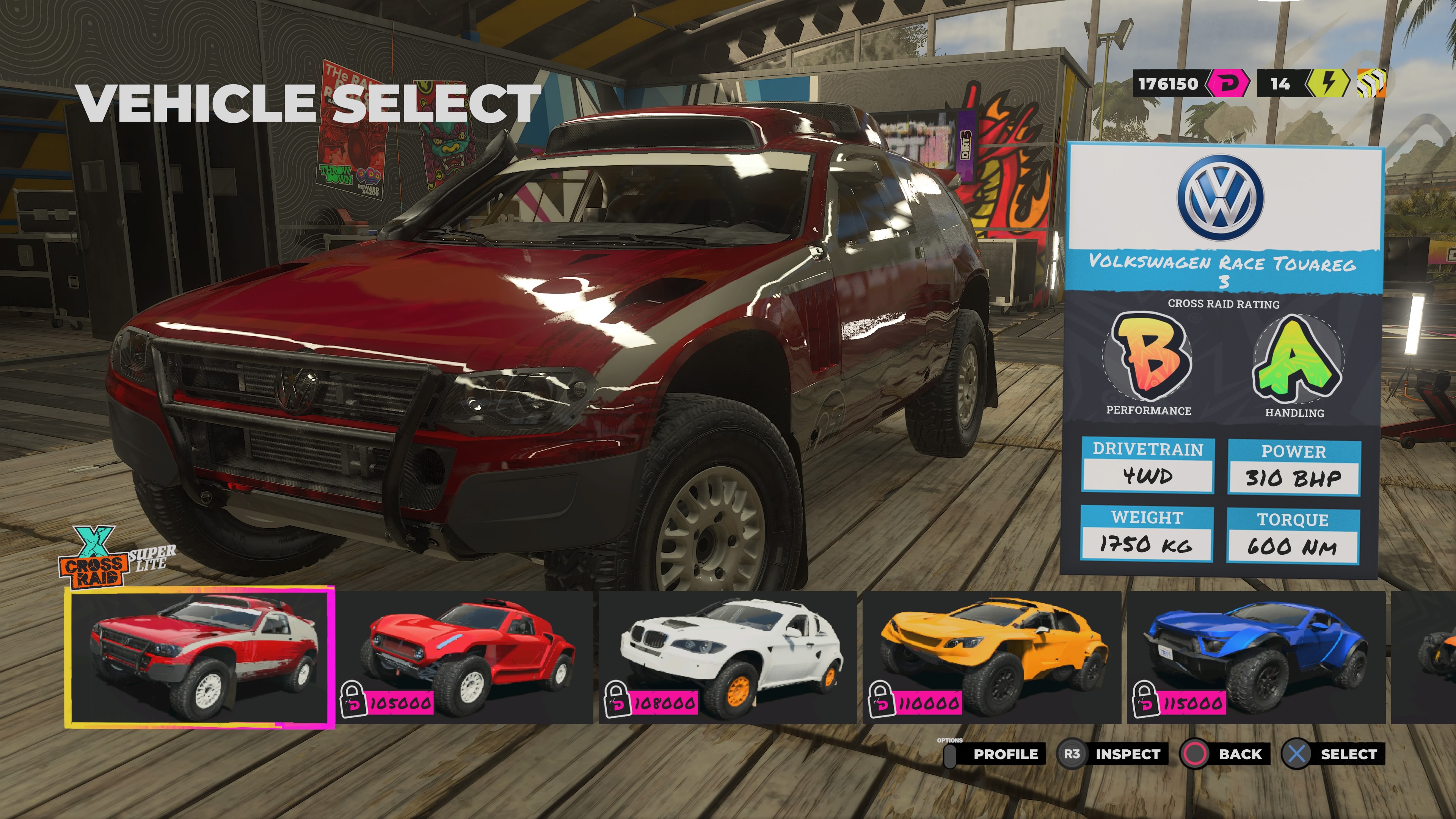The image size is (1456, 819).
Task: Select the red Volkswagen Race Touareg thumbnail
Action: 199,657
